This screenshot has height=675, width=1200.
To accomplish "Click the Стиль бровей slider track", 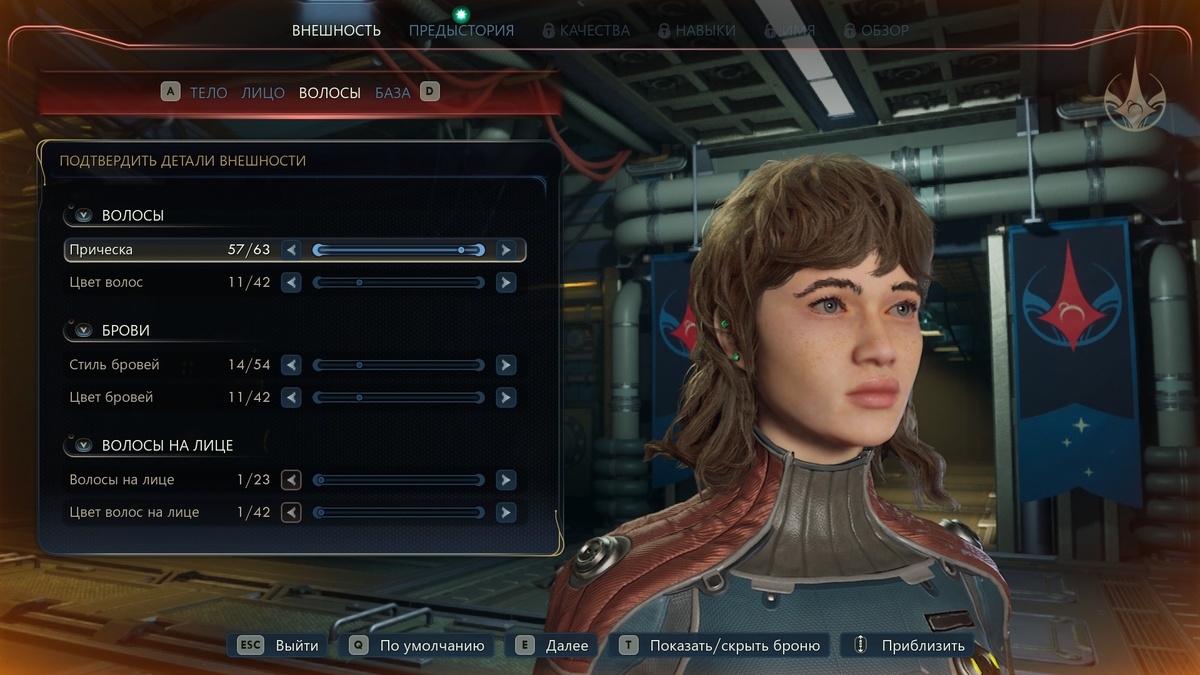I will [x=398, y=365].
